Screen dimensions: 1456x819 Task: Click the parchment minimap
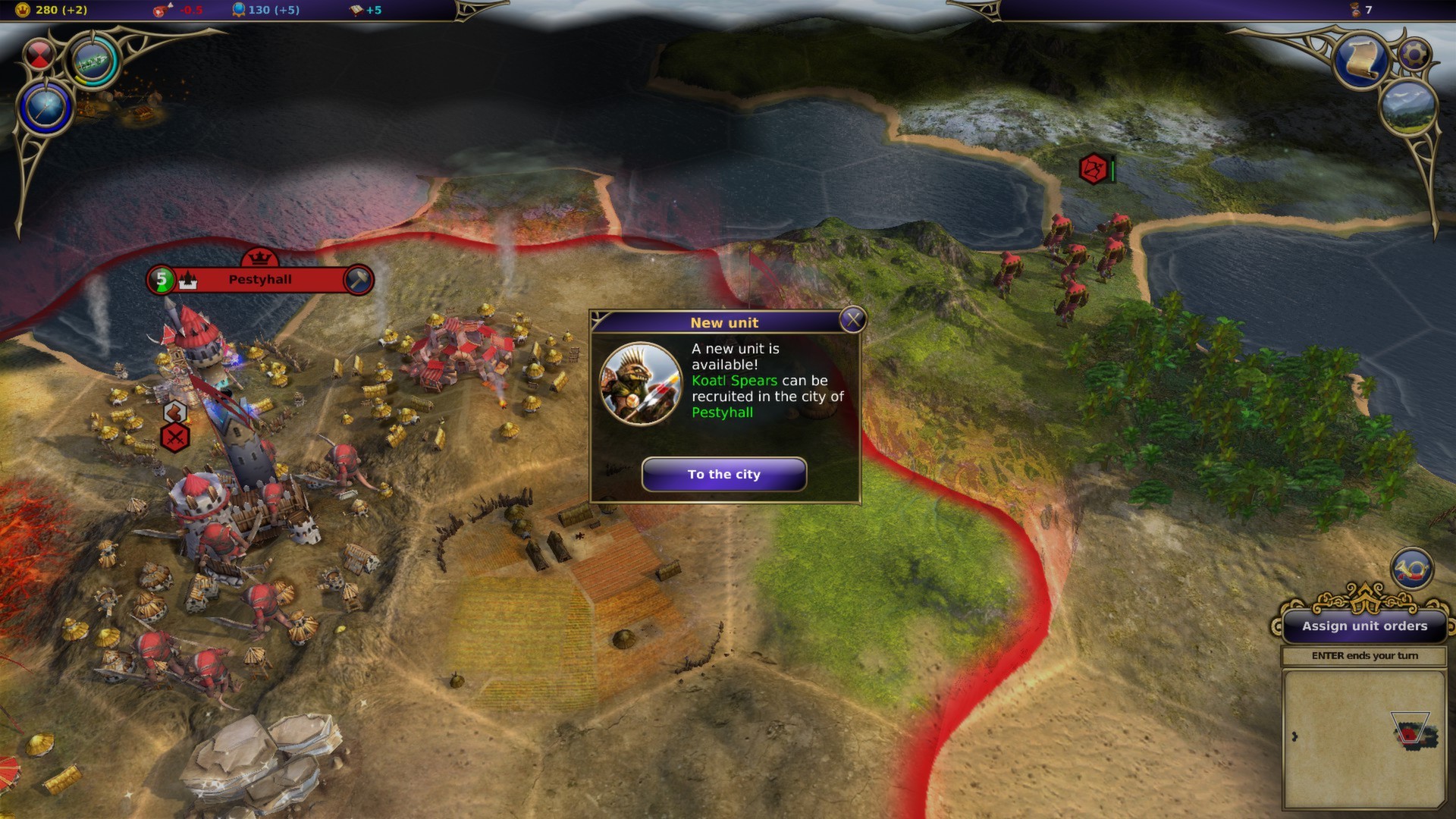tap(1363, 739)
